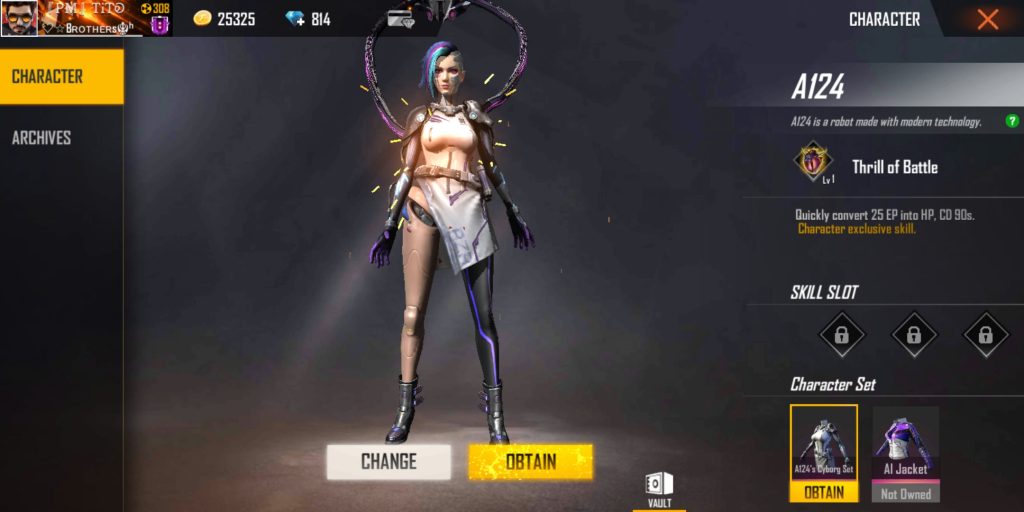Click the Change character button
The image size is (1024, 512).
388,461
